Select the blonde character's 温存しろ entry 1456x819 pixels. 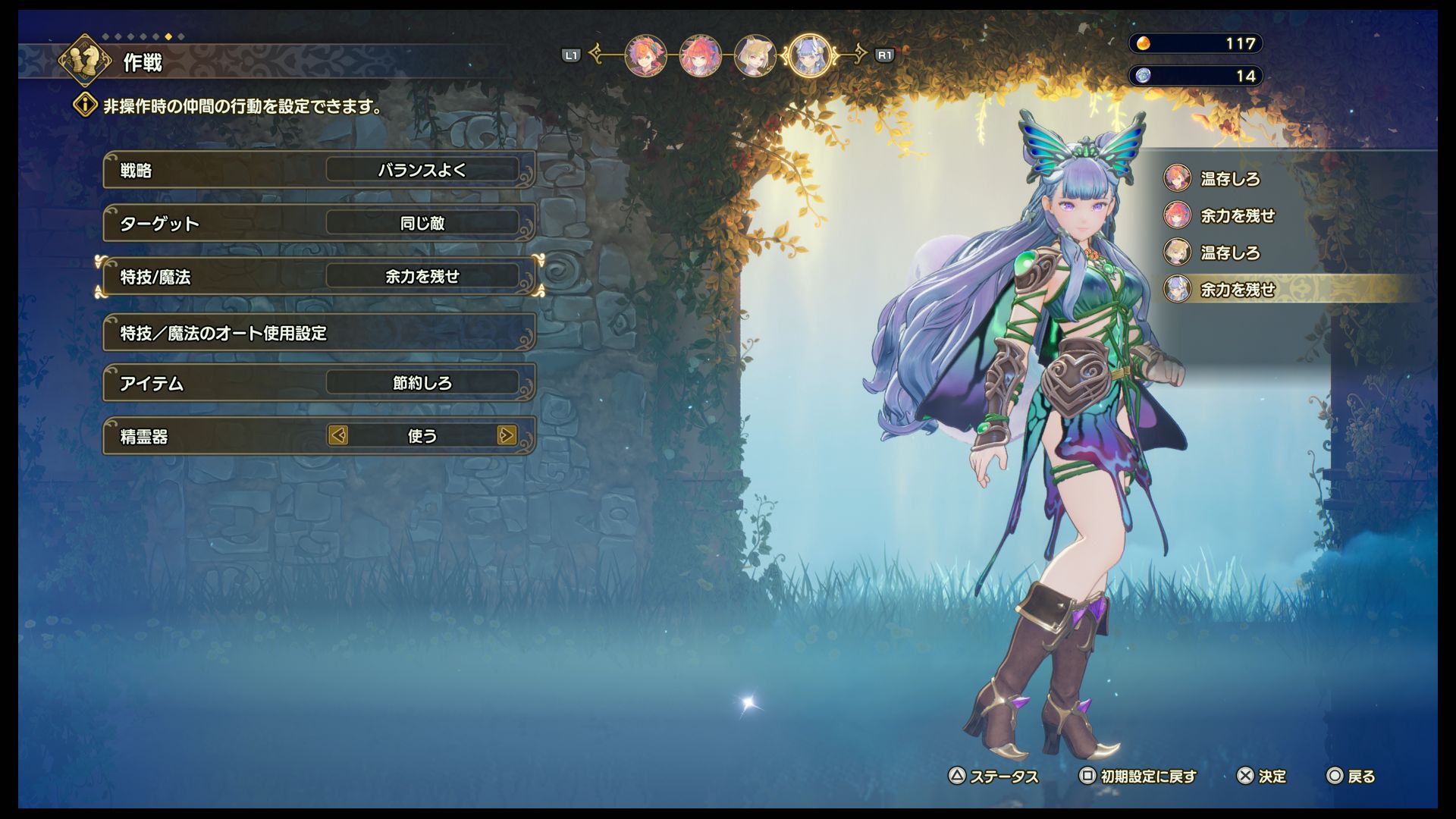click(1229, 253)
